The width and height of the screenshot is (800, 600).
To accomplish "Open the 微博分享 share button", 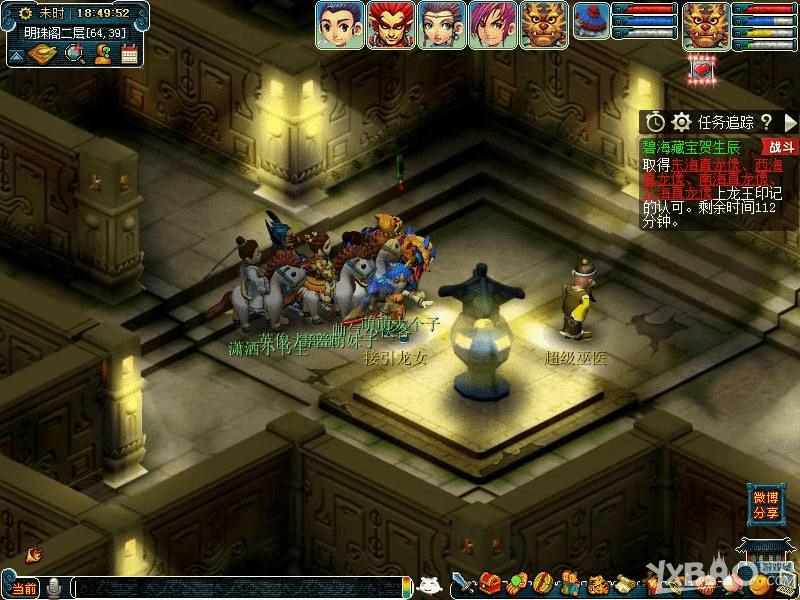I will point(766,505).
